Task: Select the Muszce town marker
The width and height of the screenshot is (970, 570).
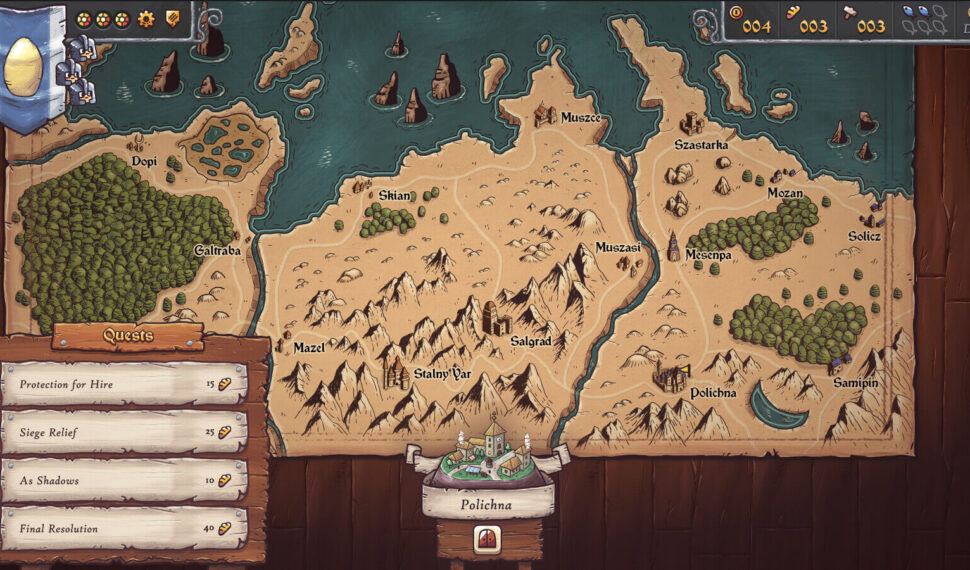Action: [546, 114]
